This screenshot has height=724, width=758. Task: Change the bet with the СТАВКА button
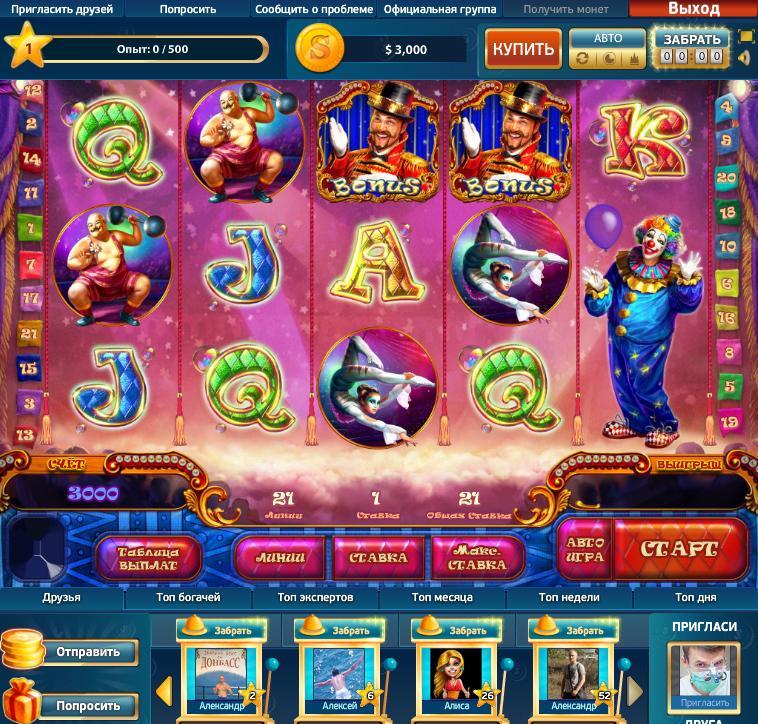click(376, 557)
